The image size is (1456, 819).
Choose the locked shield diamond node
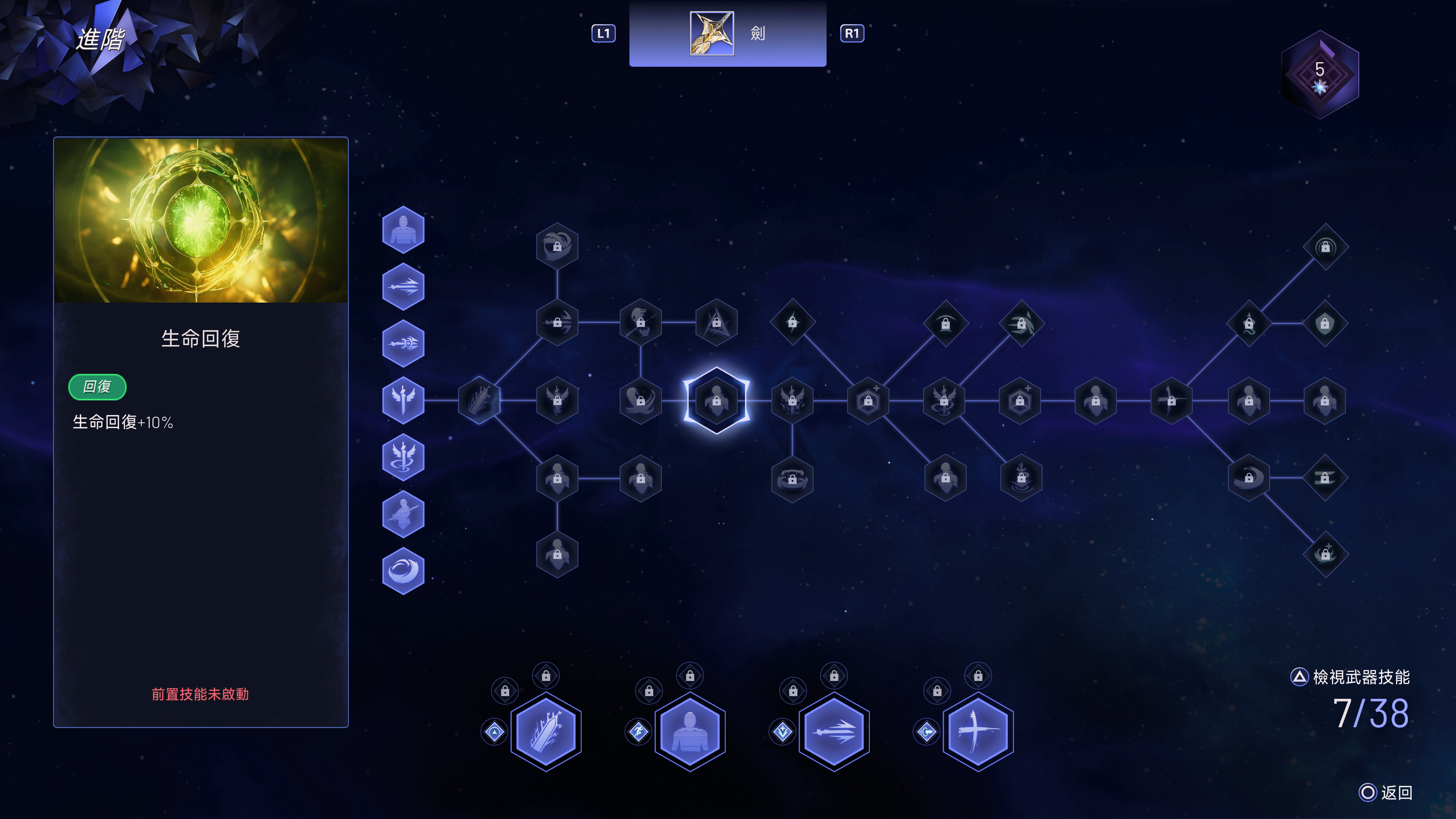[1325, 323]
